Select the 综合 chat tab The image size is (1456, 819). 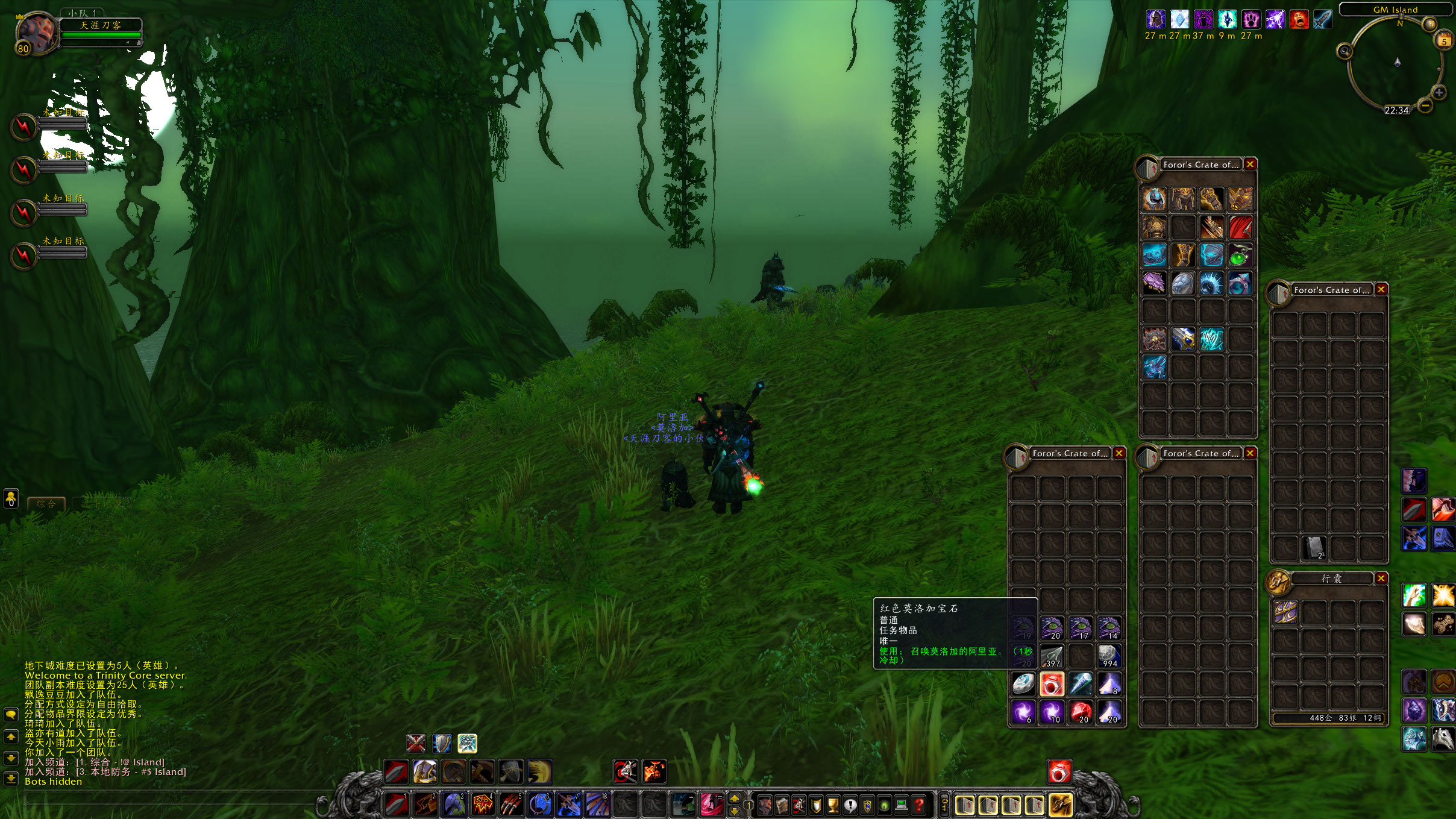point(46,504)
